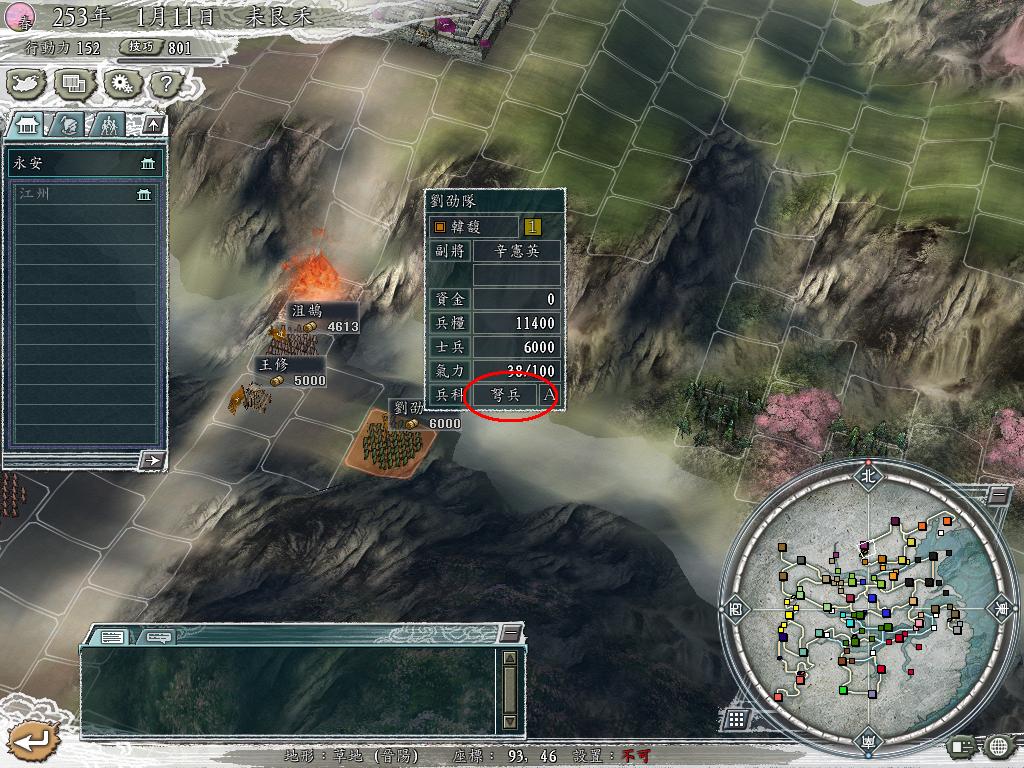The width and height of the screenshot is (1024, 768).
Task: Open the map-shaped menu button
Action: tap(27, 85)
